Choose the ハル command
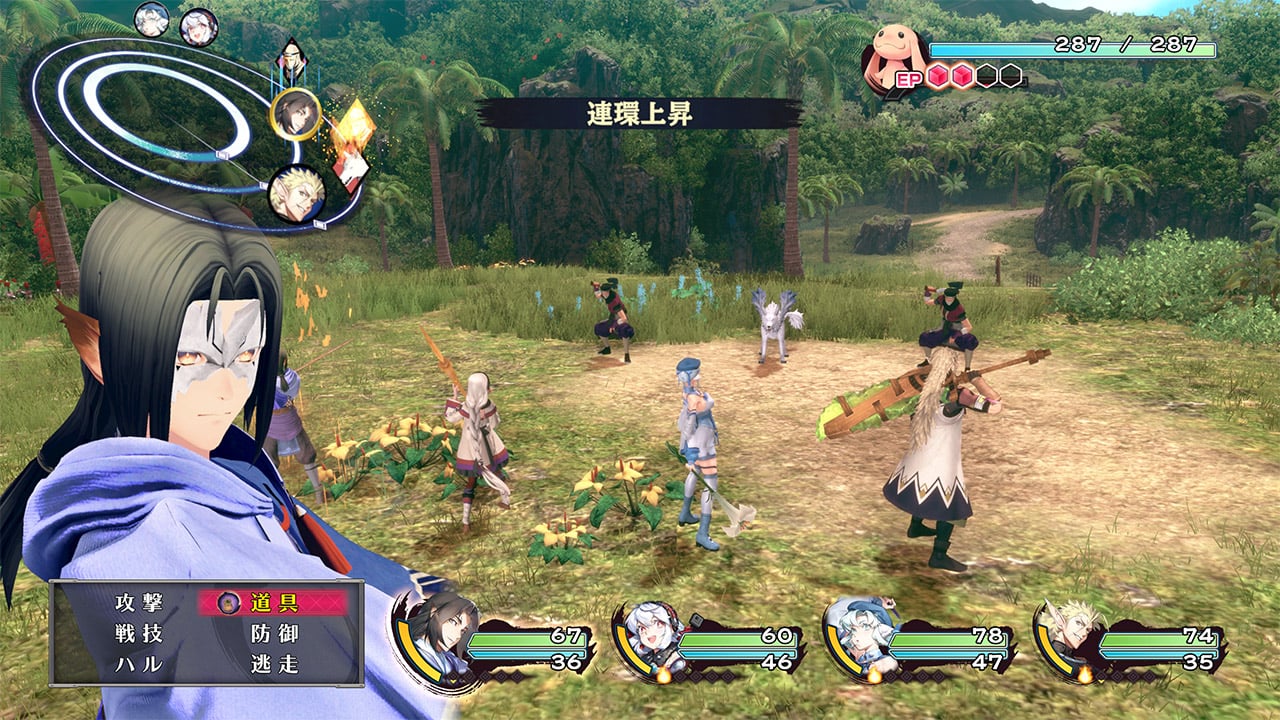The height and width of the screenshot is (720, 1280). pyautogui.click(x=138, y=664)
